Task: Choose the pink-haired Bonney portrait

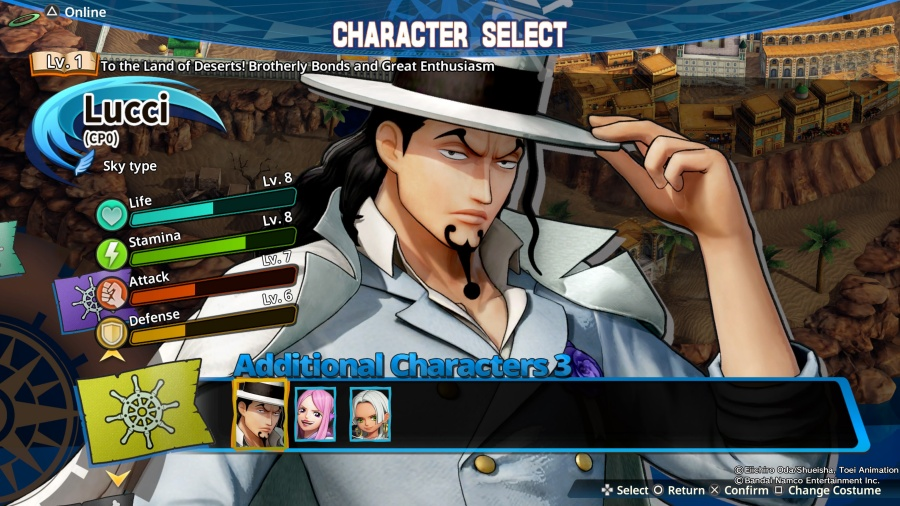Action: click(315, 414)
